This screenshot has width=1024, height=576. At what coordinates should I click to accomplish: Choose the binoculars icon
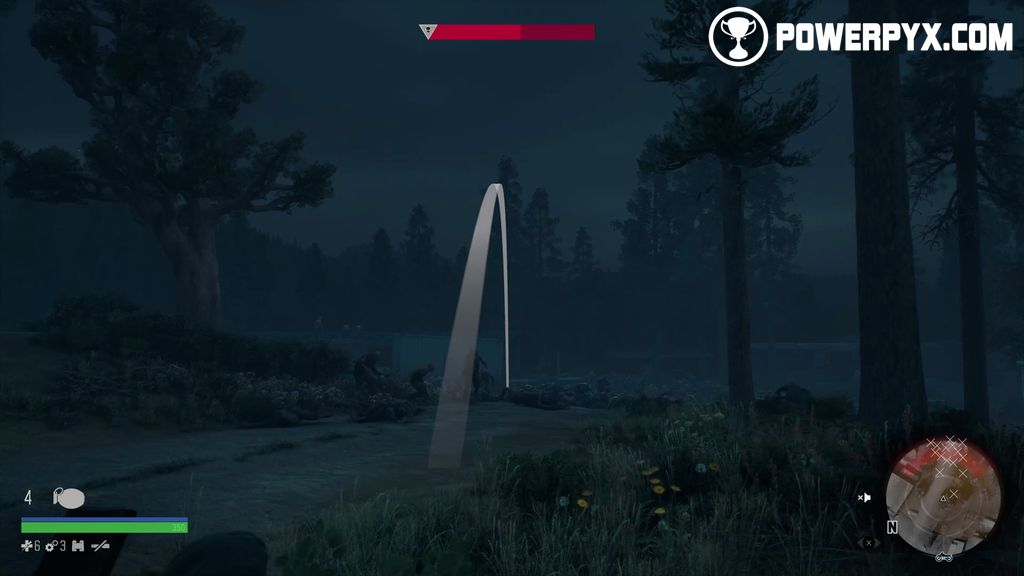click(77, 546)
